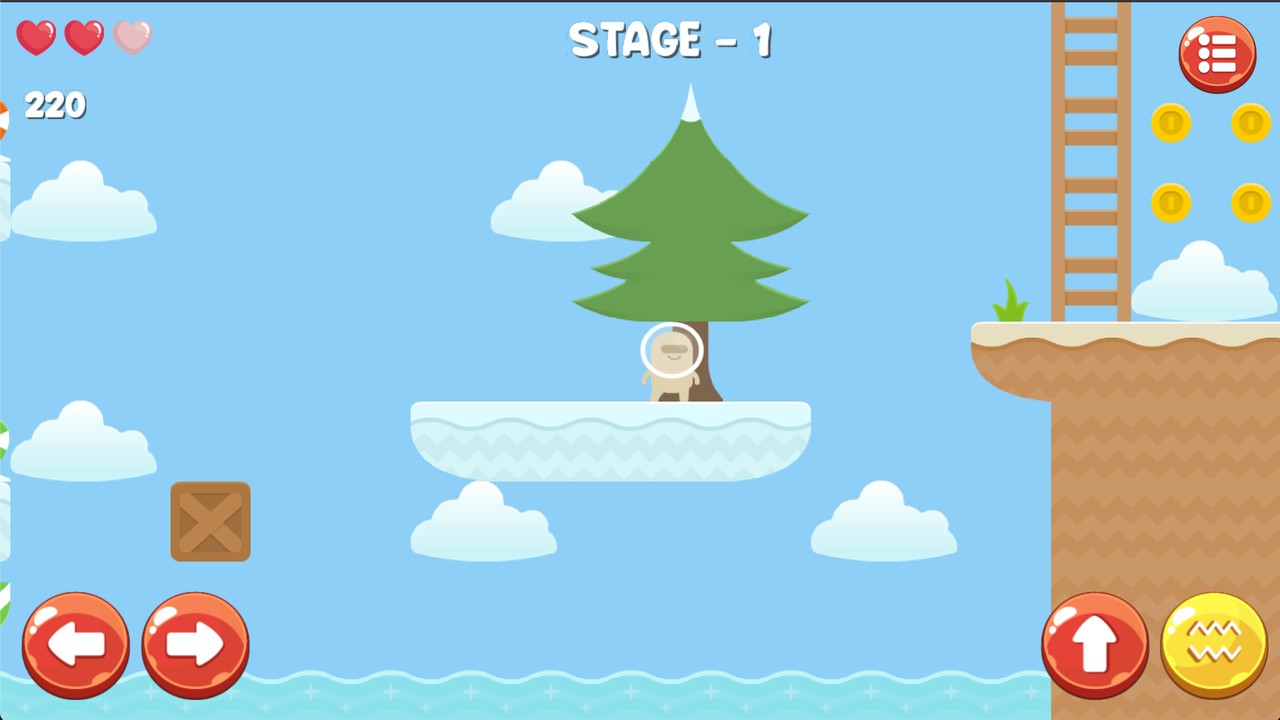
Task: Tap the red left arrow move button
Action: 76,645
